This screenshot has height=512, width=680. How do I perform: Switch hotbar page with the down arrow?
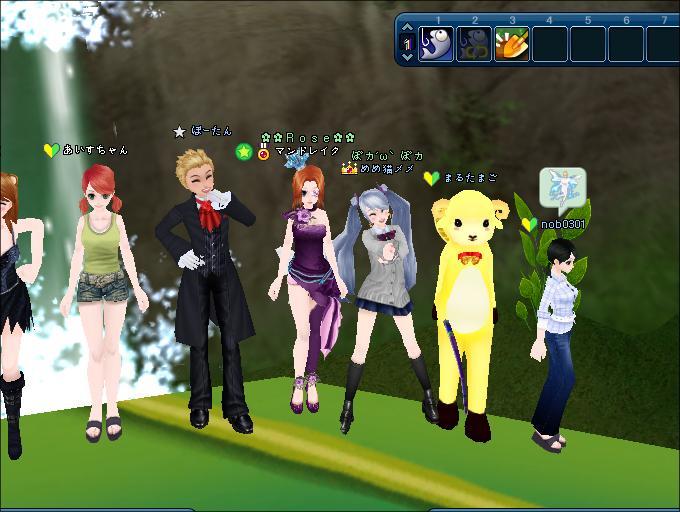point(407,57)
